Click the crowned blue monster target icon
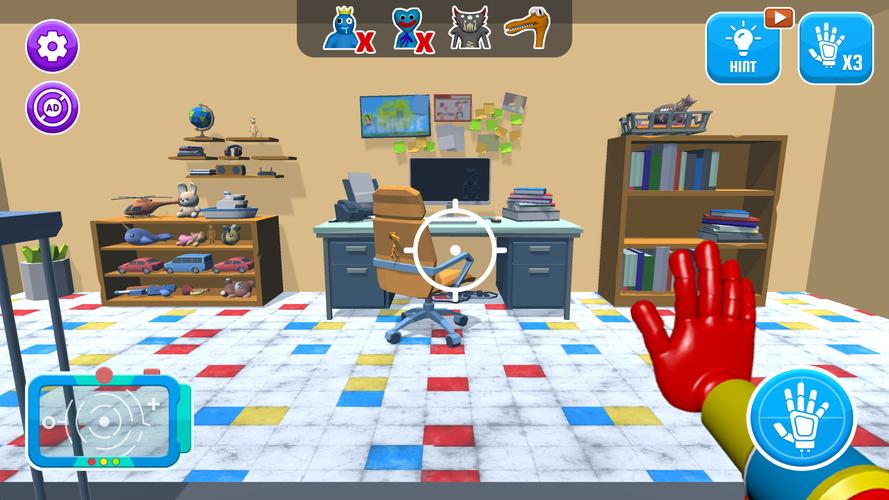 coord(343,29)
